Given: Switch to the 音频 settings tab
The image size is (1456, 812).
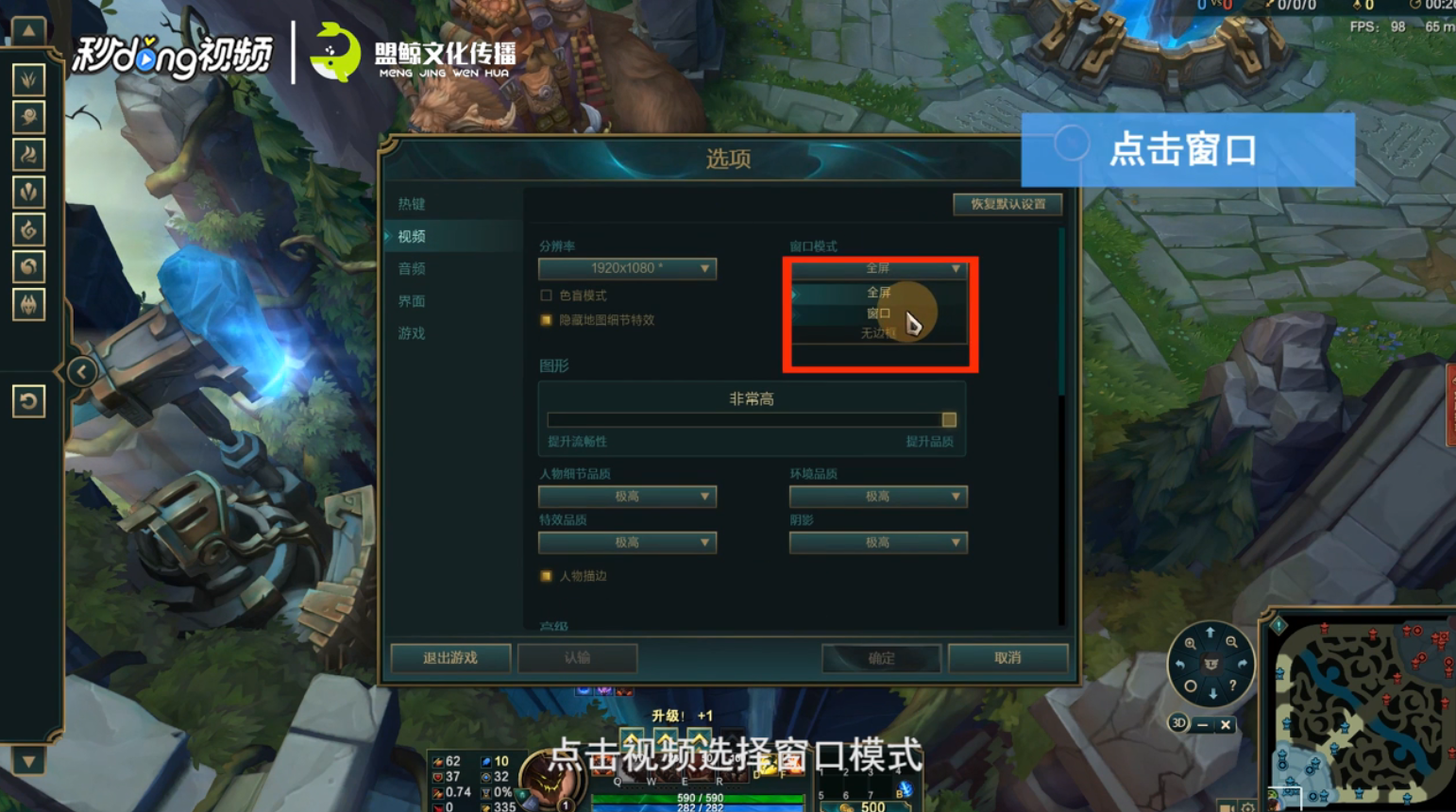Looking at the screenshot, I should tap(411, 268).
